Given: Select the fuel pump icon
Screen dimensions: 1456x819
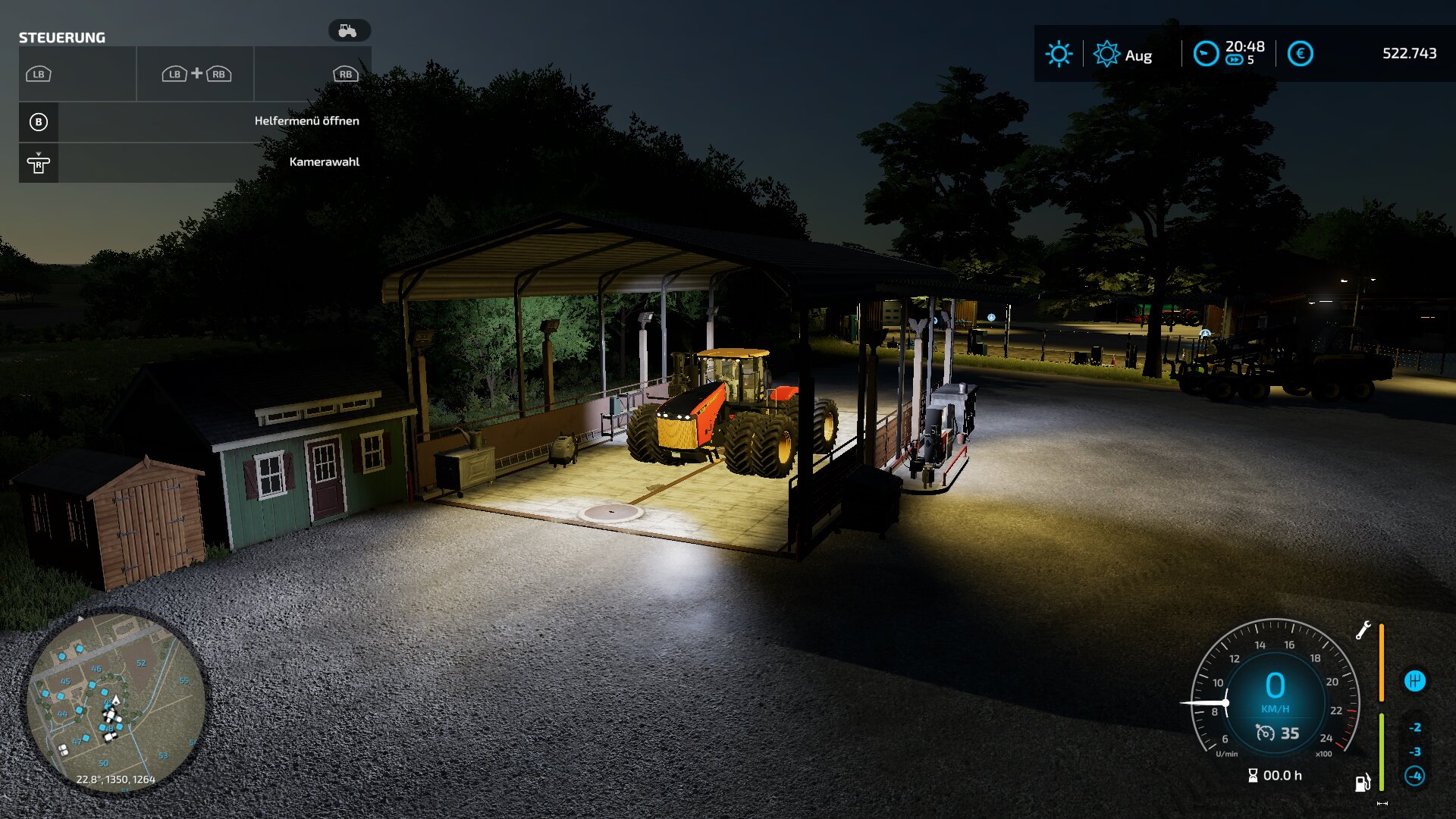Looking at the screenshot, I should point(1363,782).
